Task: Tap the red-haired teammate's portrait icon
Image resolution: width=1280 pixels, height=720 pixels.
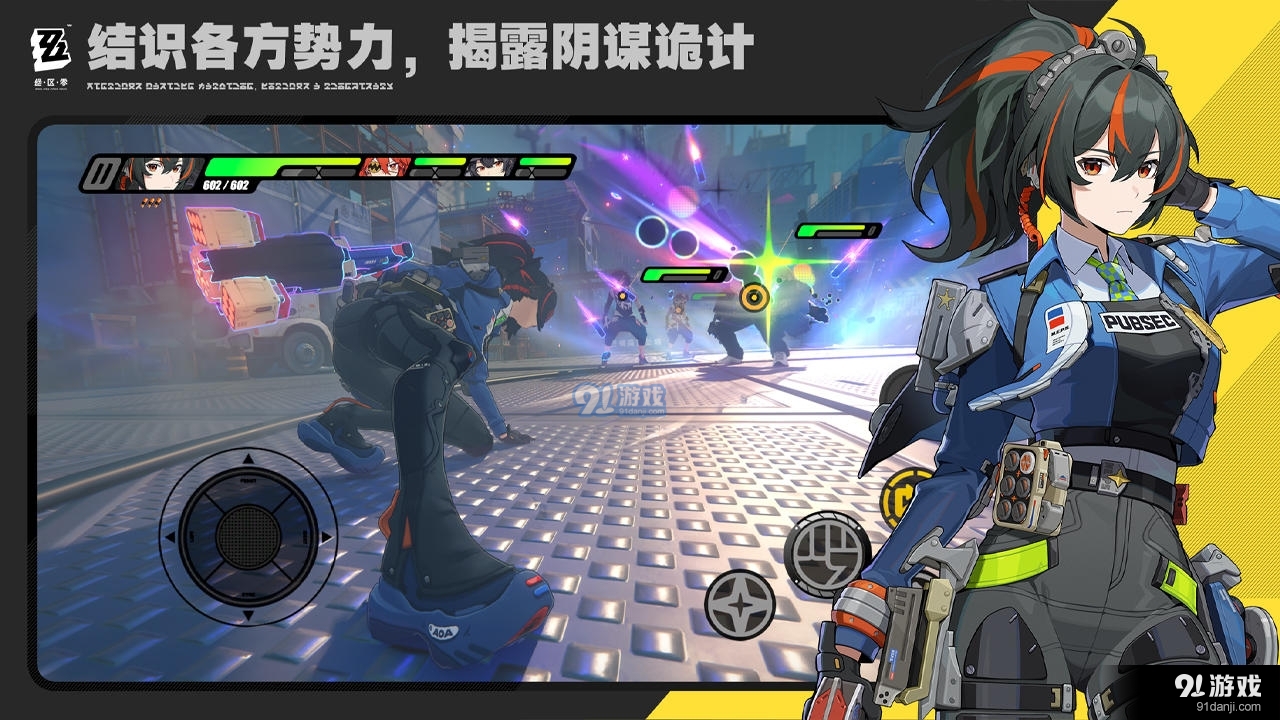Action: point(384,166)
